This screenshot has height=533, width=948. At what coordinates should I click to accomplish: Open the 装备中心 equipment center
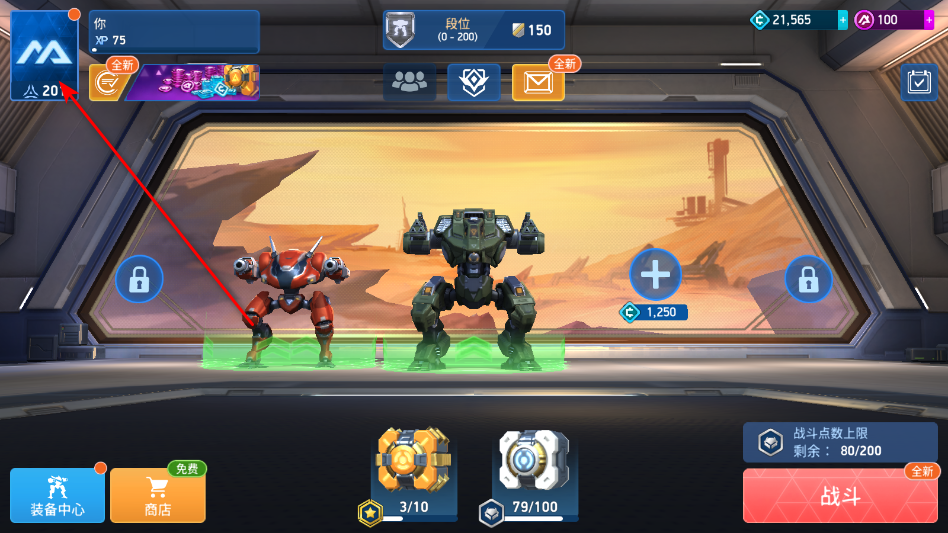click(x=57, y=495)
